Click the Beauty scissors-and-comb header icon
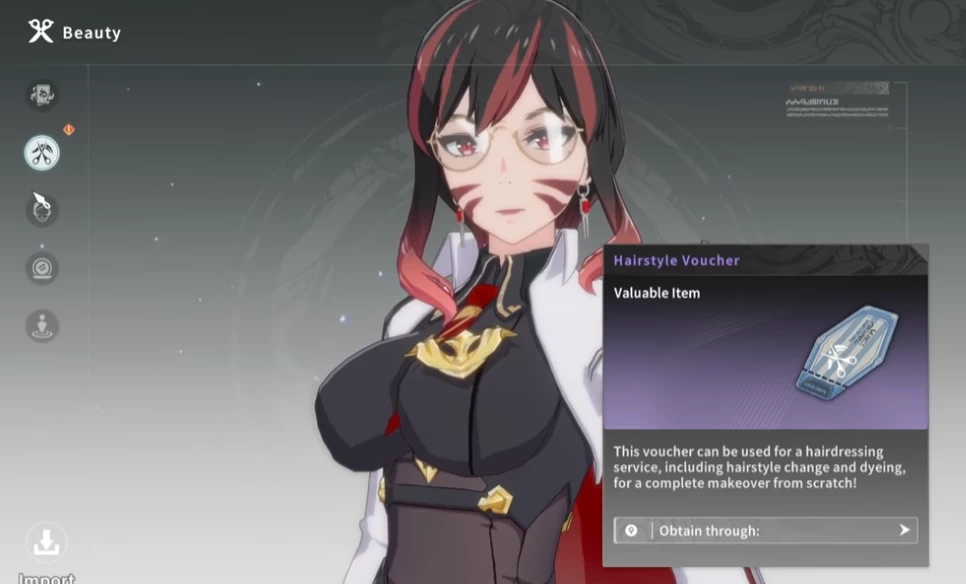 tap(41, 32)
